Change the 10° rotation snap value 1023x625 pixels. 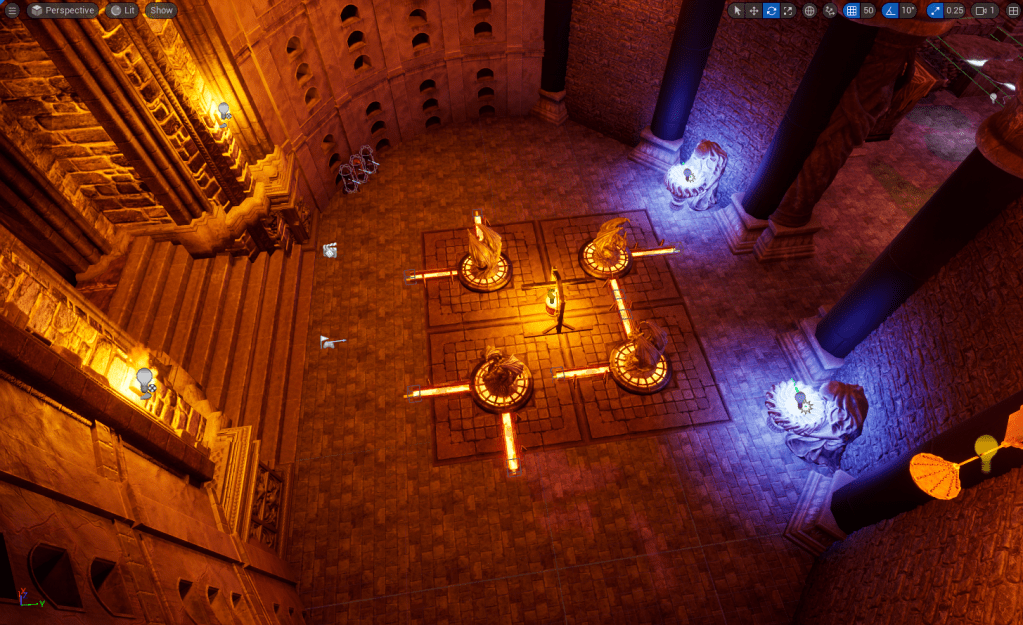[x=907, y=11]
